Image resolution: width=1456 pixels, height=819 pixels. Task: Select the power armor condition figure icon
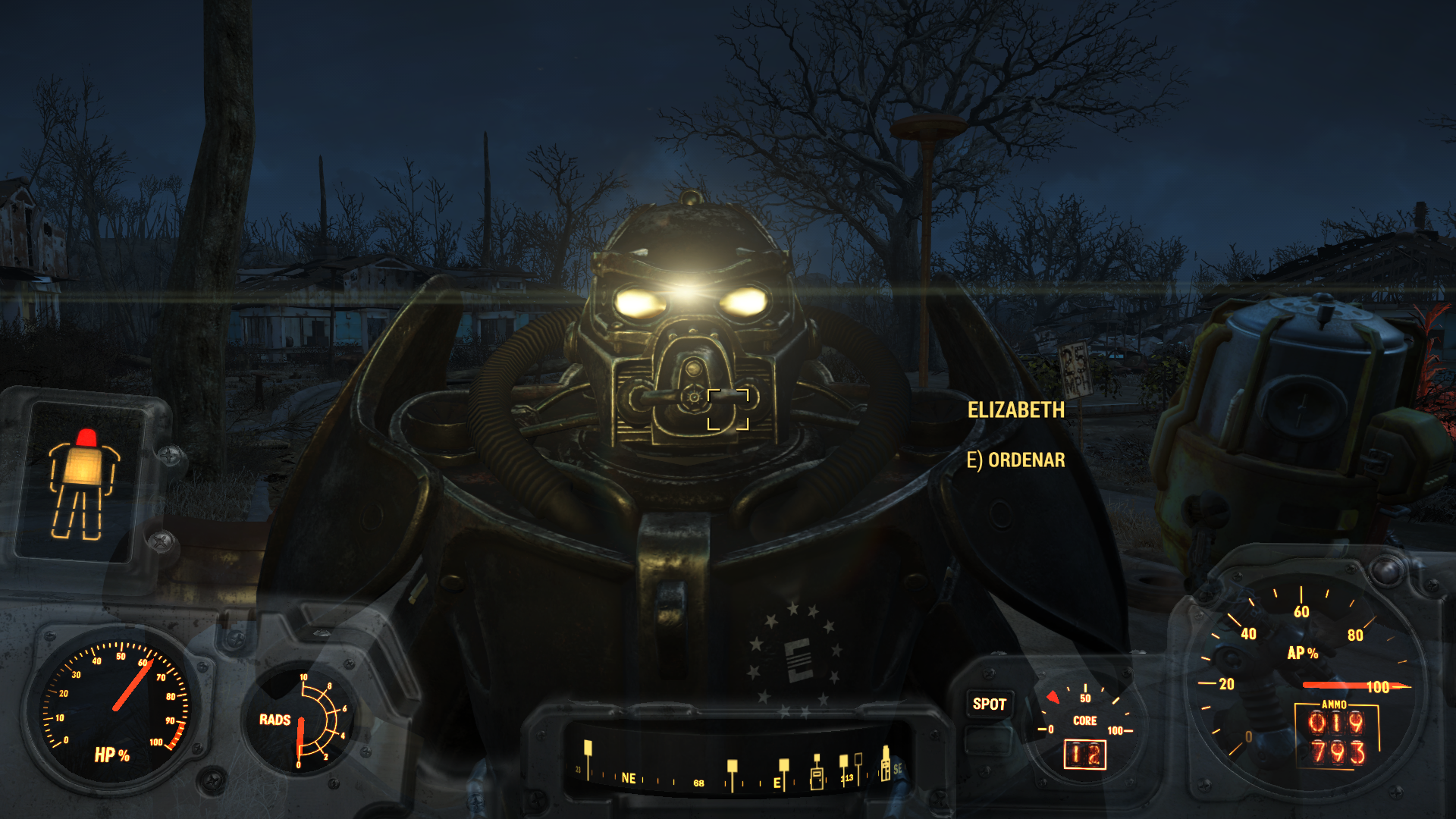(83, 483)
